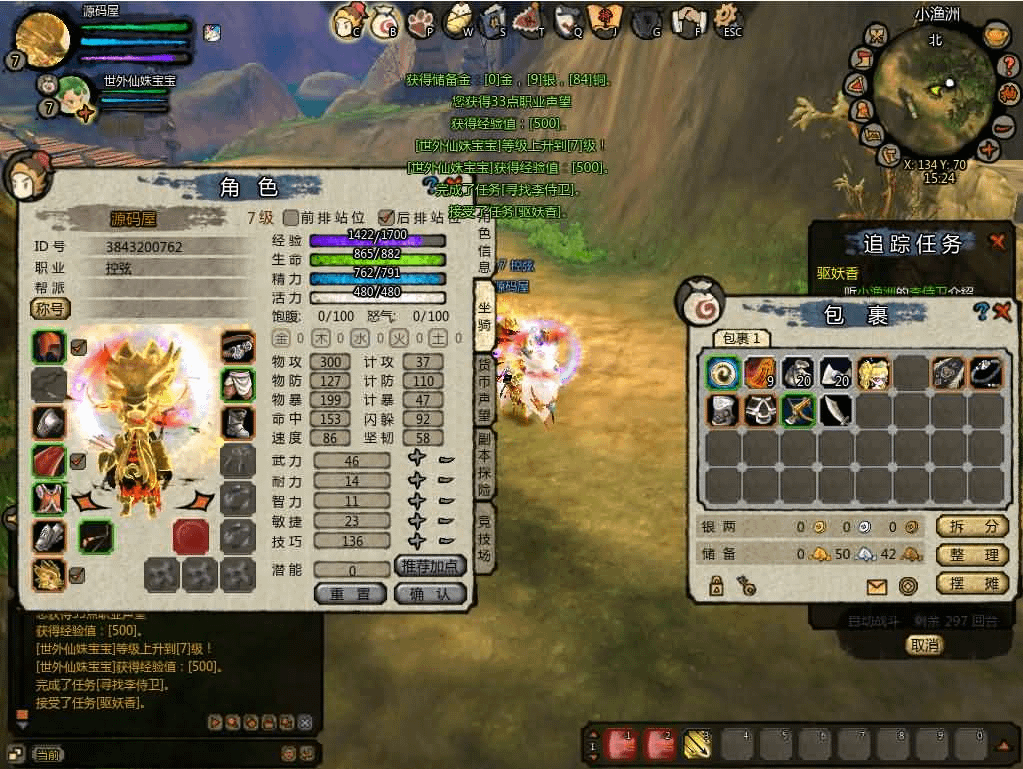Confirm stat allocation with 确认
Viewport: 1023px width, 769px height.
pyautogui.click(x=431, y=594)
